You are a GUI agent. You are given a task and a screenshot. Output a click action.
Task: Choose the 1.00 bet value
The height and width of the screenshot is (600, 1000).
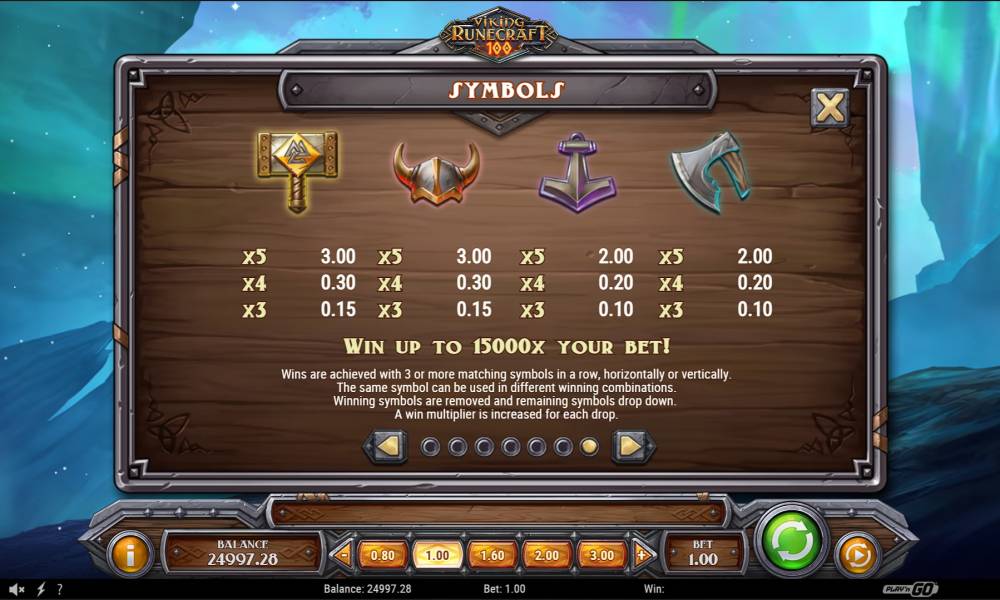click(x=437, y=554)
